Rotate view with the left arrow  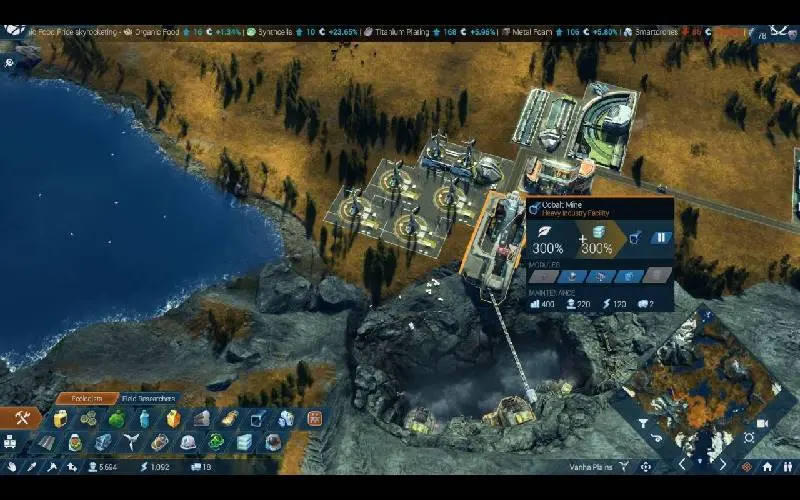pyautogui.click(x=683, y=465)
